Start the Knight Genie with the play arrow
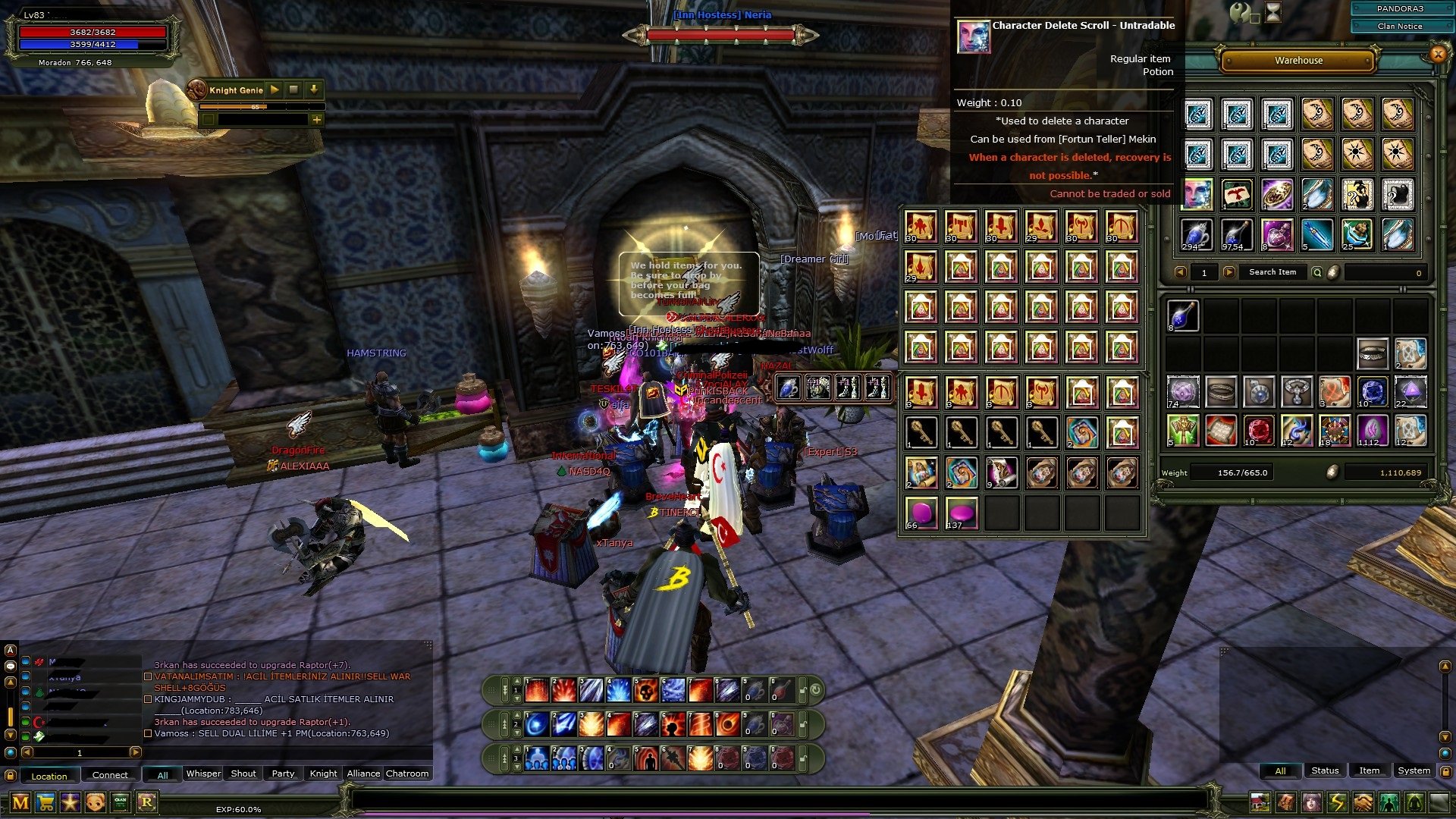Screen dimensions: 1456x819 point(273,89)
